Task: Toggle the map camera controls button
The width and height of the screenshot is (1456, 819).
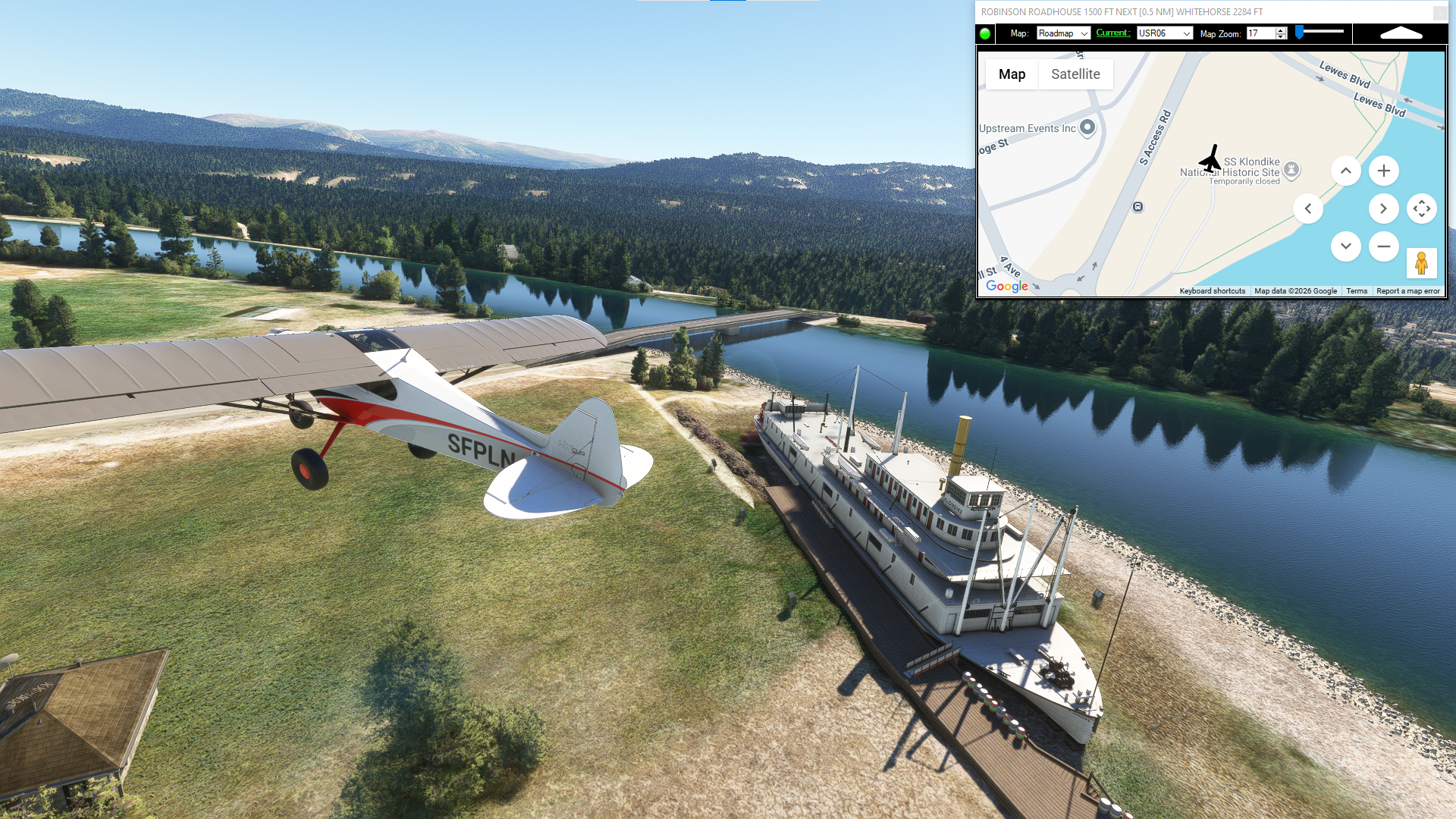Action: coord(1421,209)
